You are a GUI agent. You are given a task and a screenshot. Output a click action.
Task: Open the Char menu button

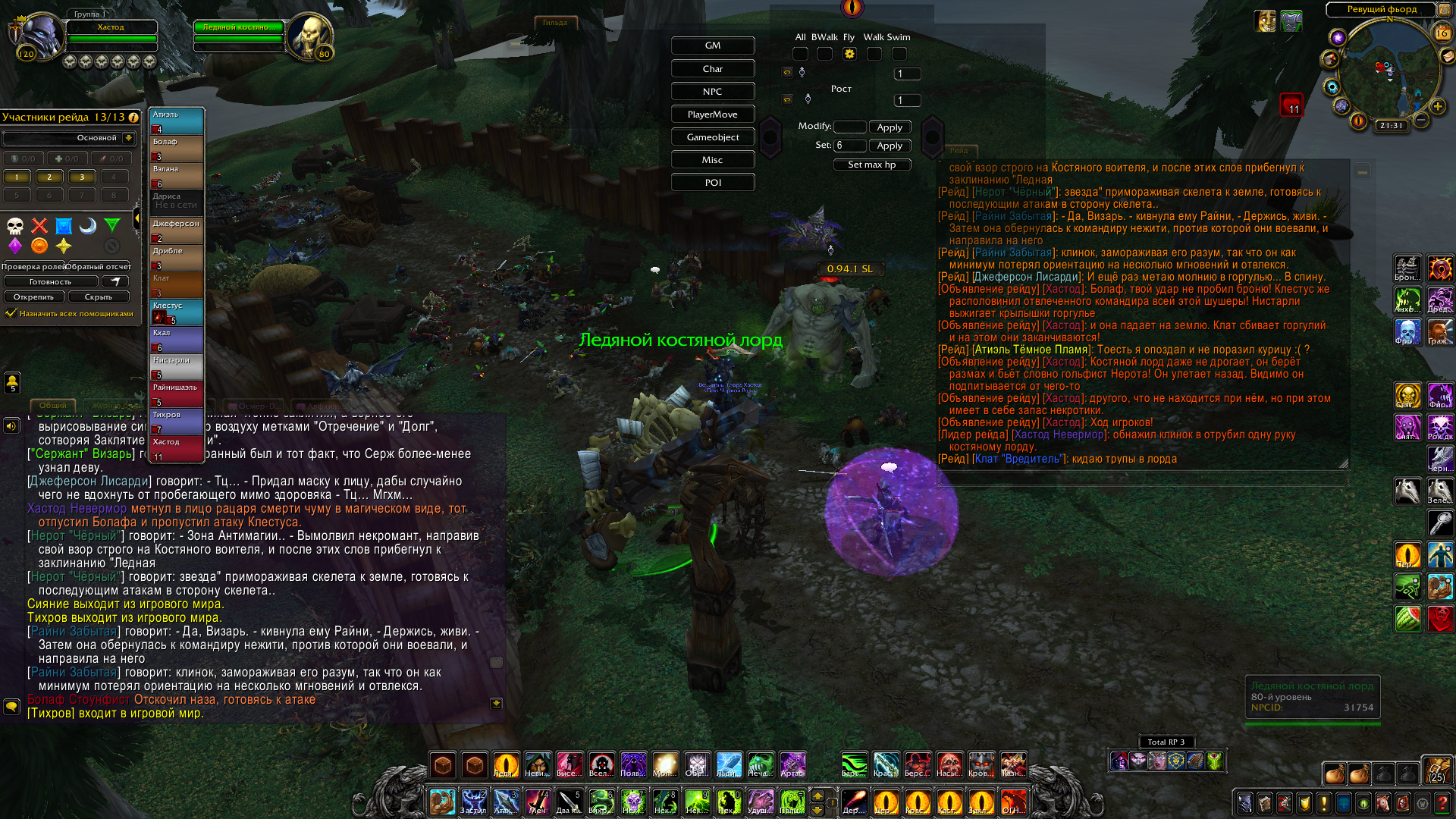712,69
